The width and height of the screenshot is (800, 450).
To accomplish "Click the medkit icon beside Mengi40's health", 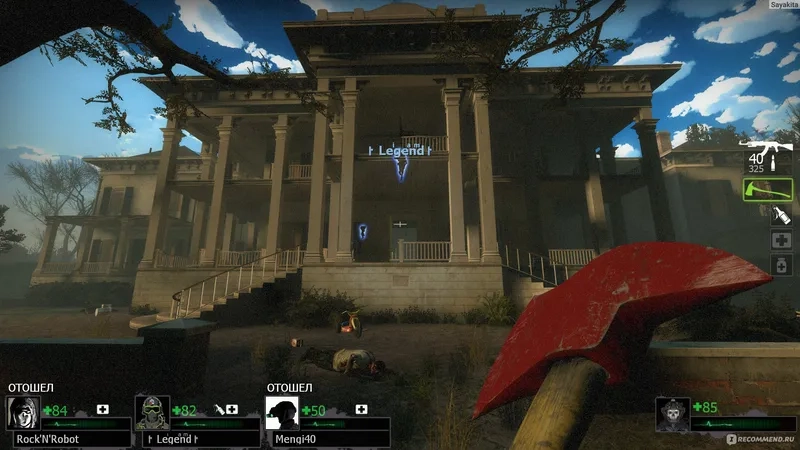I will (360, 409).
